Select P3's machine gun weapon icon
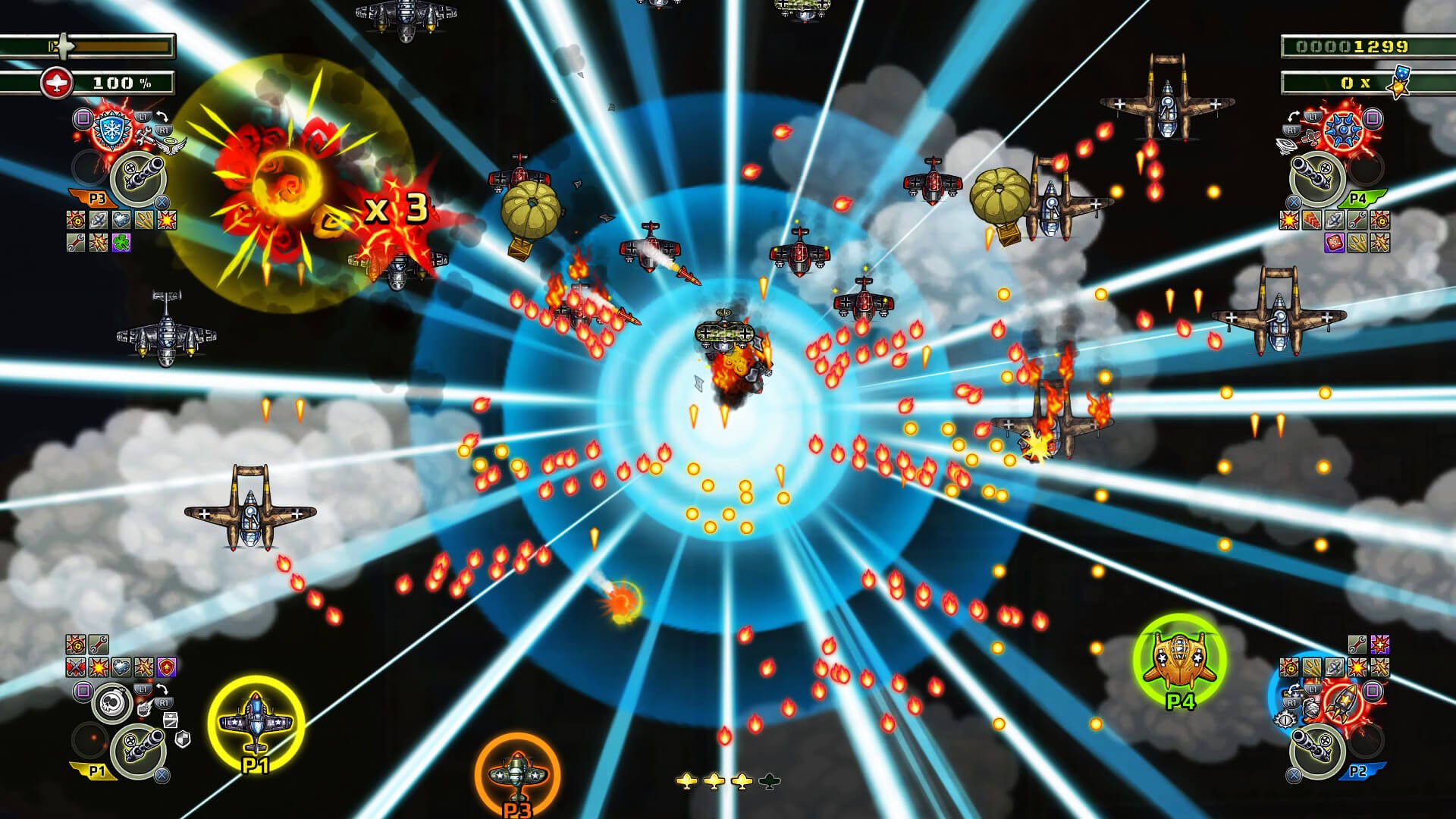The image size is (1456, 819). (137, 177)
